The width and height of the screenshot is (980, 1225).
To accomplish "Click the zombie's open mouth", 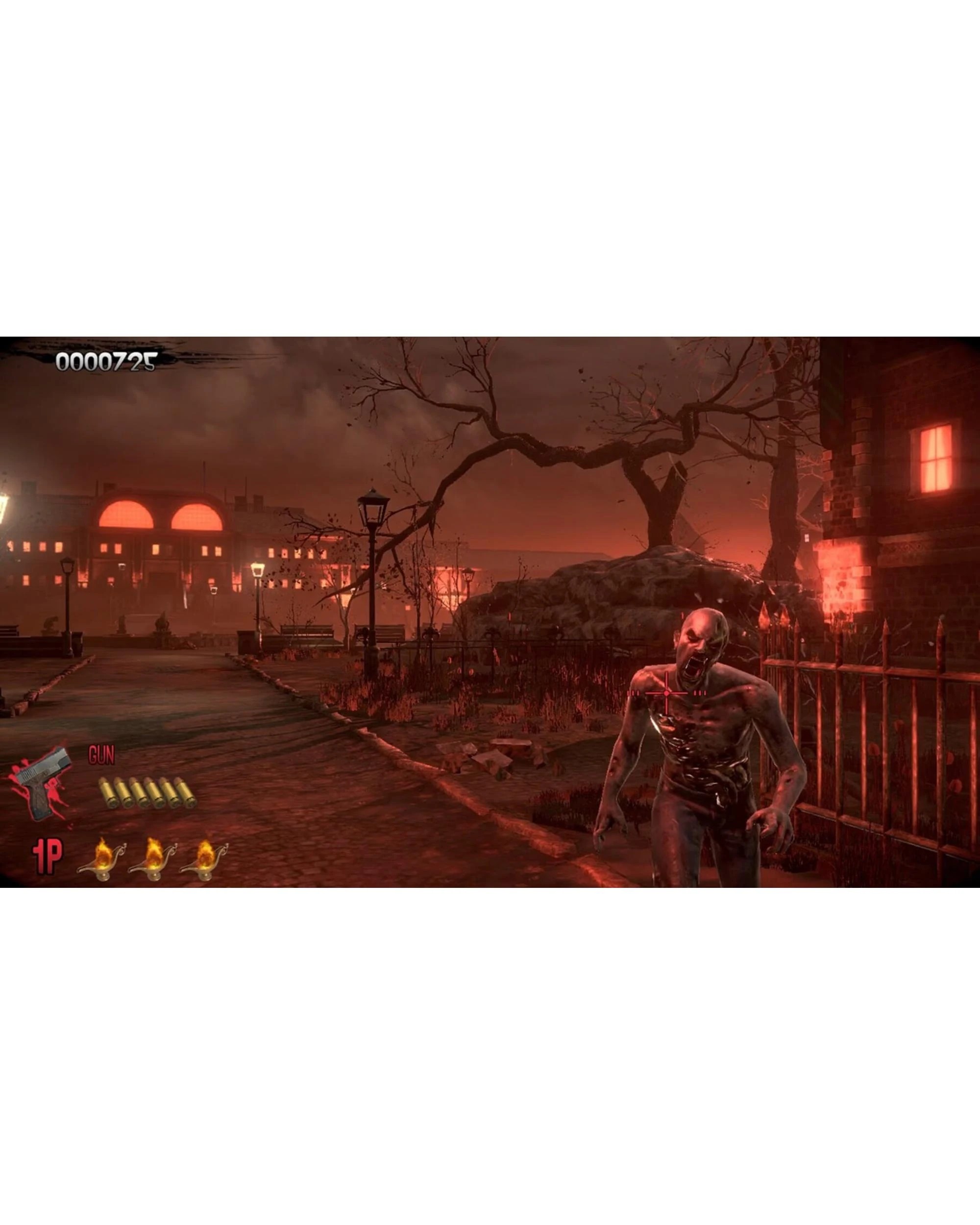I will (x=693, y=665).
